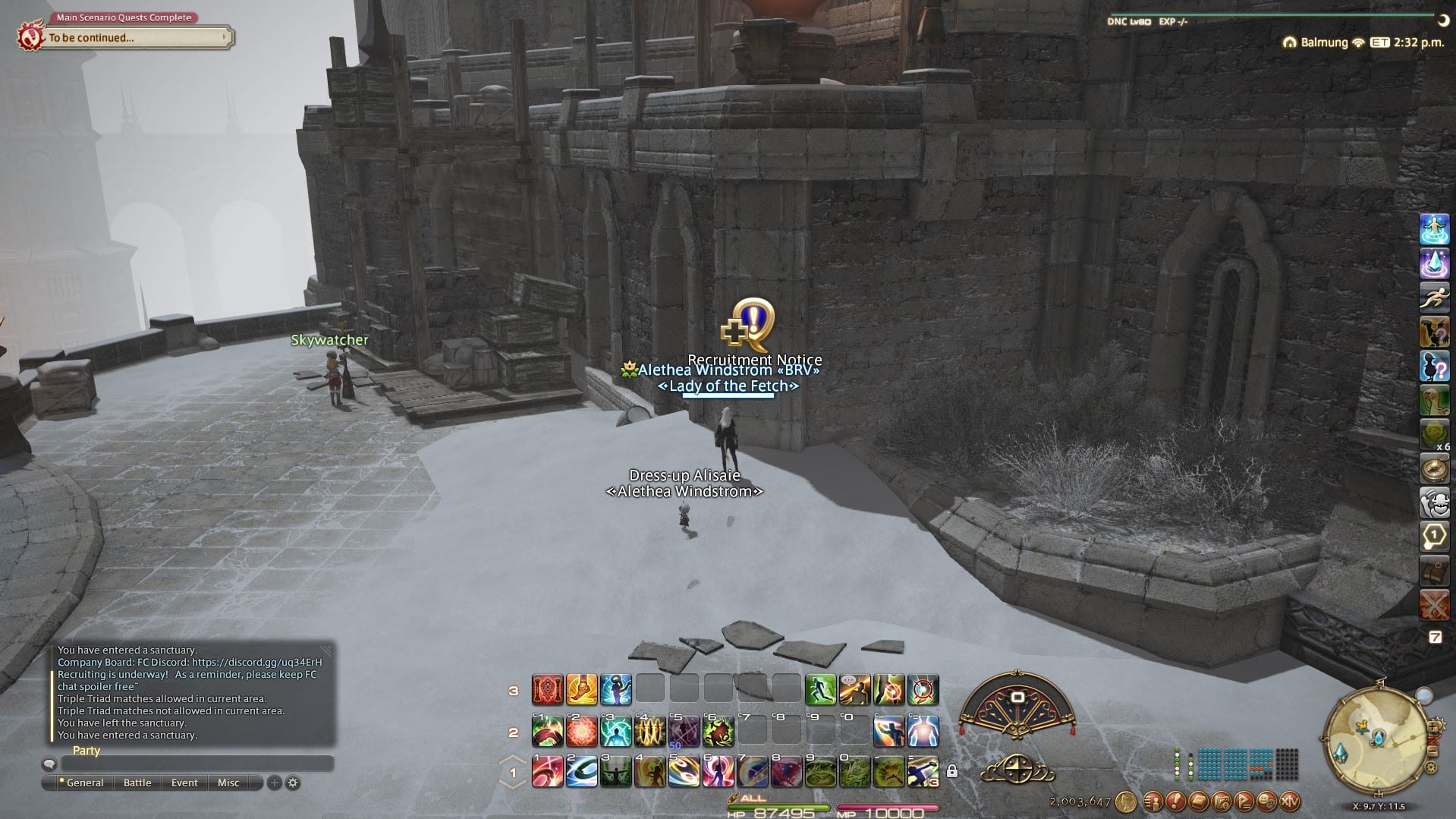Select the Sprint icon on the right sidebar
This screenshot has height=819, width=1456.
[1434, 298]
